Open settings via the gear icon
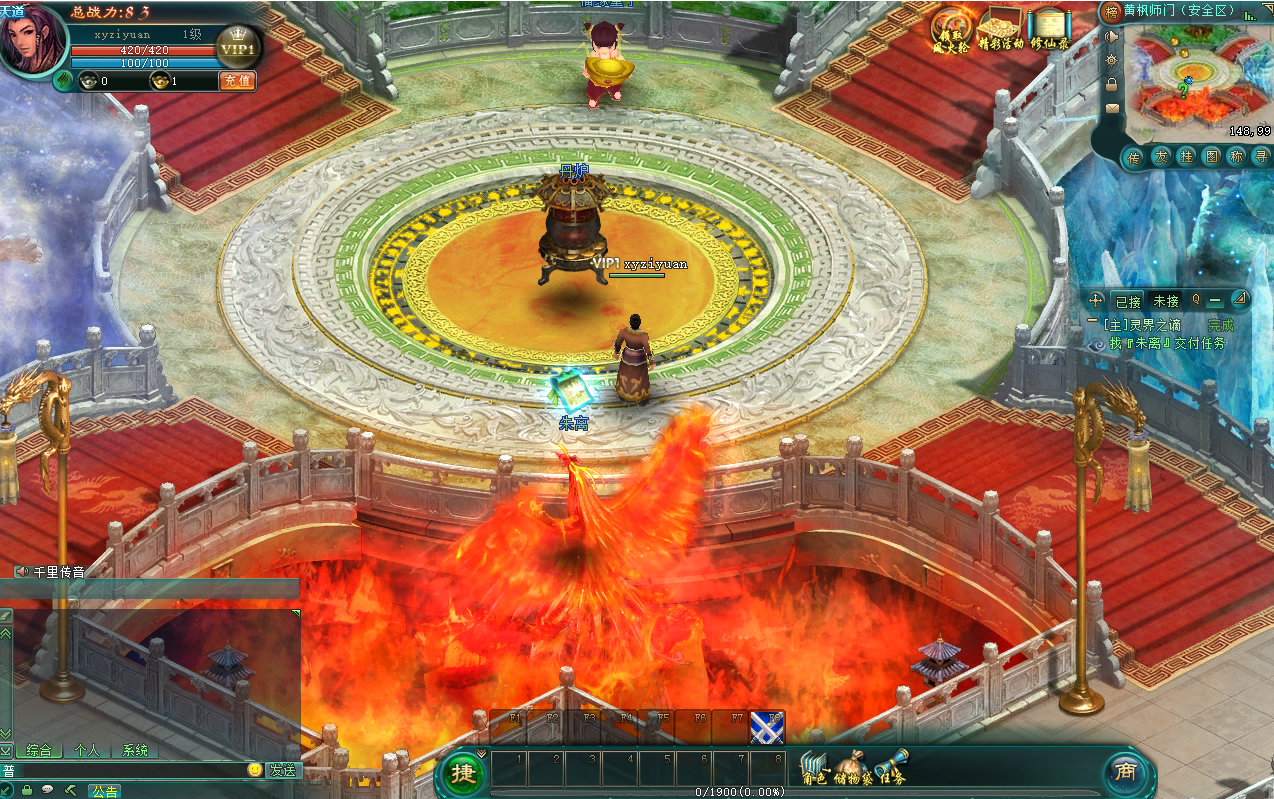Screen dimensions: 1274x799 pyautogui.click(x=1111, y=60)
